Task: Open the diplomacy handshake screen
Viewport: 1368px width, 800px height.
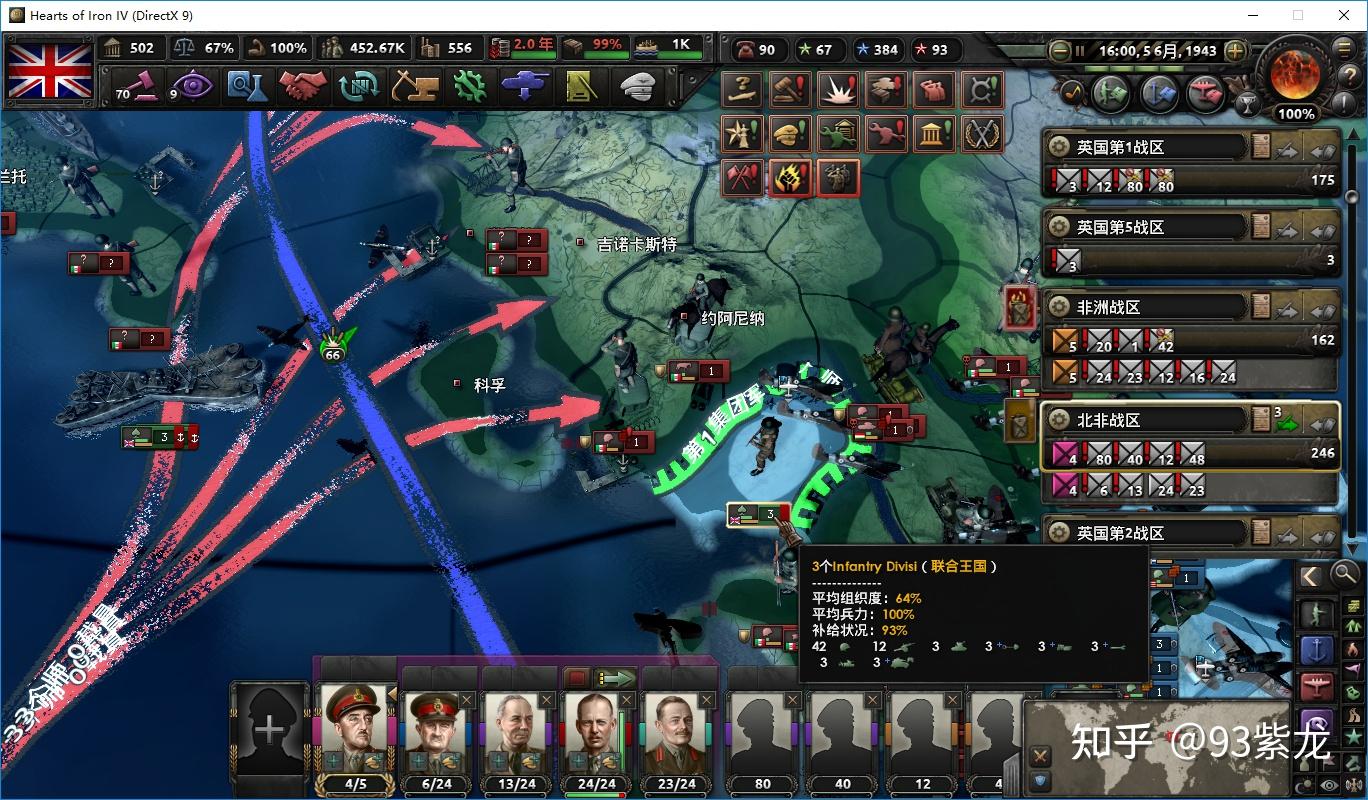Action: [x=303, y=87]
